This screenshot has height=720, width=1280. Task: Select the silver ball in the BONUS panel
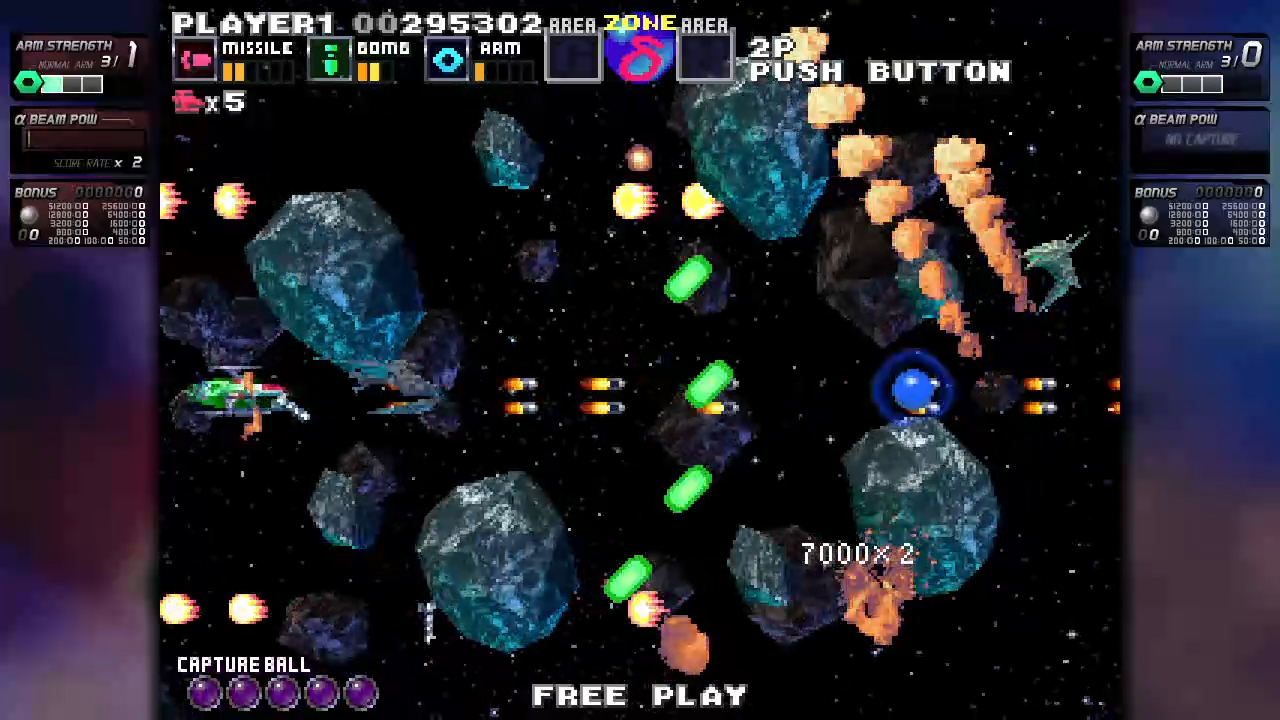point(27,213)
